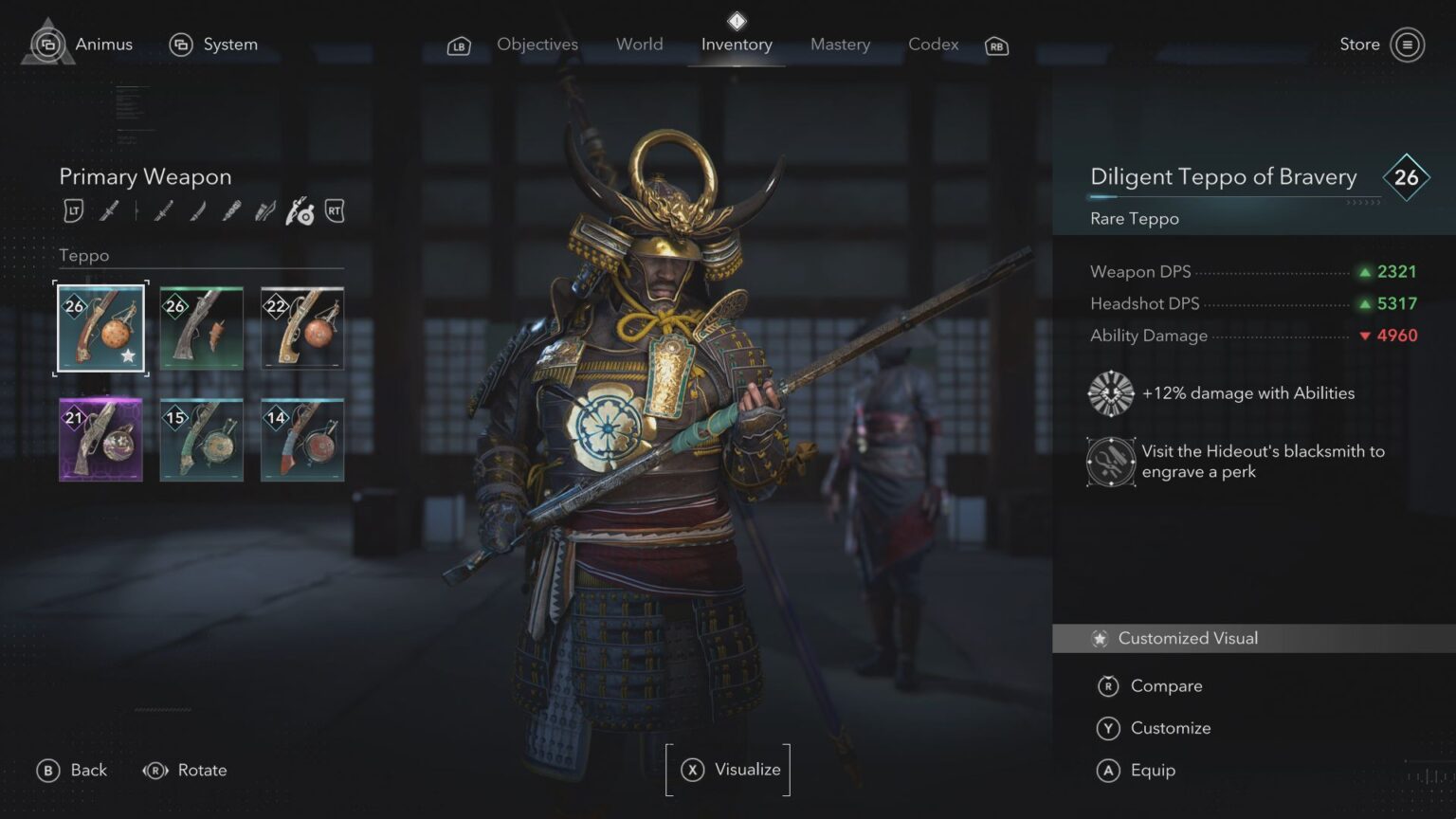Select the kanabo weapon category icon
Viewport: 1456px width, 819px height.
(x=230, y=210)
